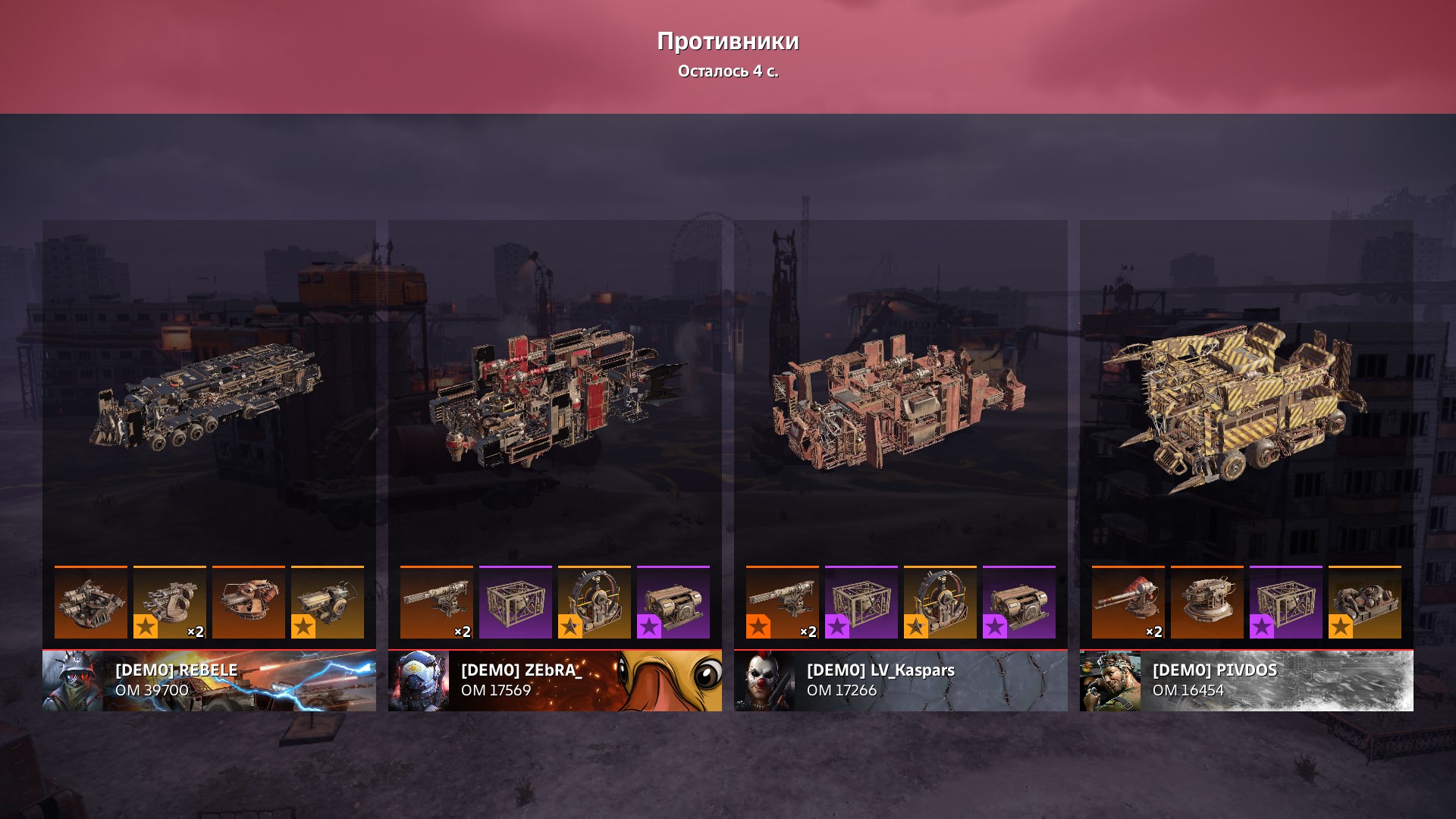1456x819 pixels.
Task: Click LV_Kaspars' starred long-barrel cannon icon
Action: tap(783, 602)
